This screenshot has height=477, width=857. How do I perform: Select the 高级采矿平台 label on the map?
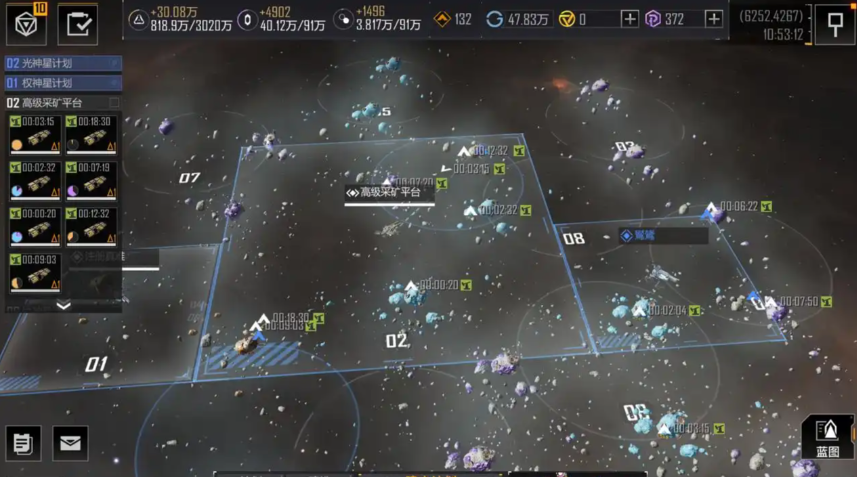(x=389, y=193)
